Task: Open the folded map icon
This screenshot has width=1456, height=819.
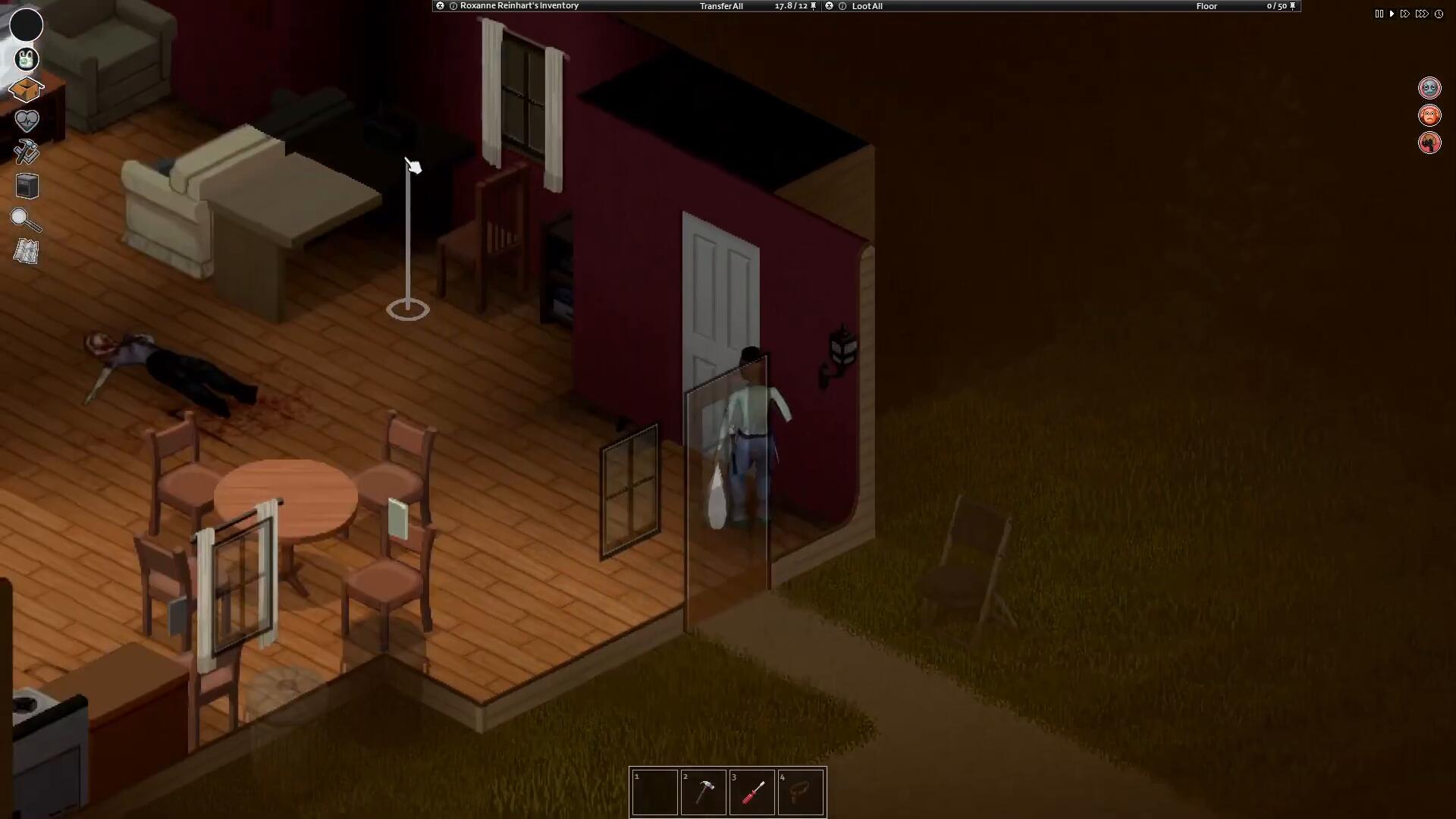Action: coord(26,252)
